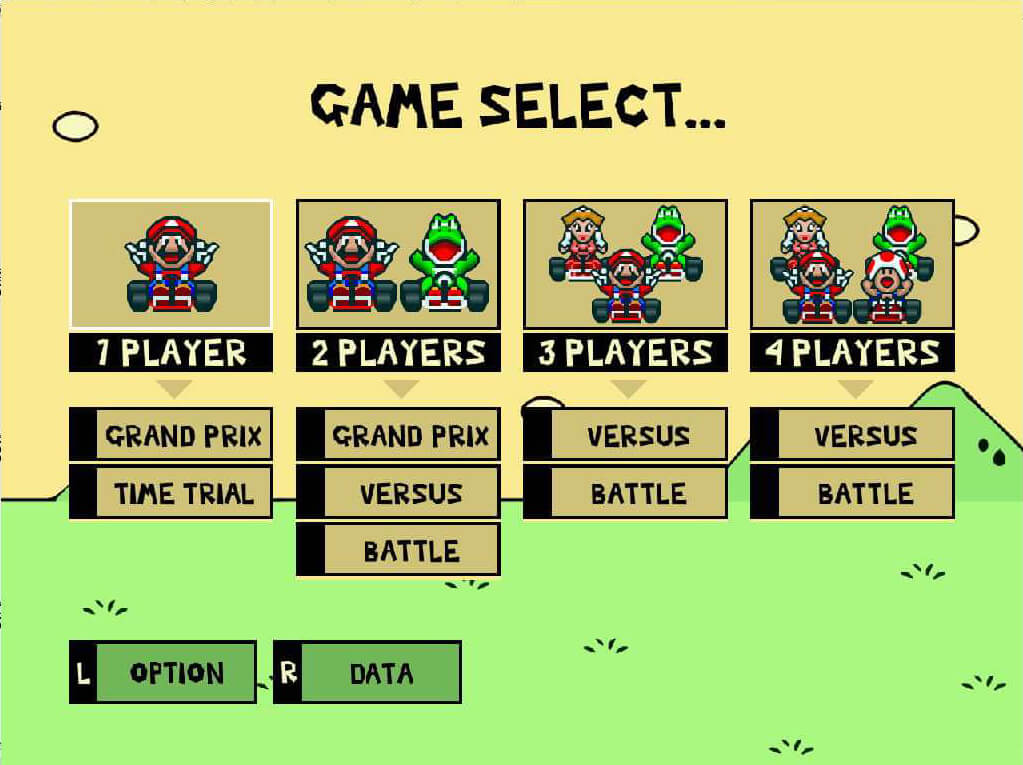Viewport: 1023px width, 765px height.
Task: Choose Battle under 3 Players
Action: click(x=625, y=492)
